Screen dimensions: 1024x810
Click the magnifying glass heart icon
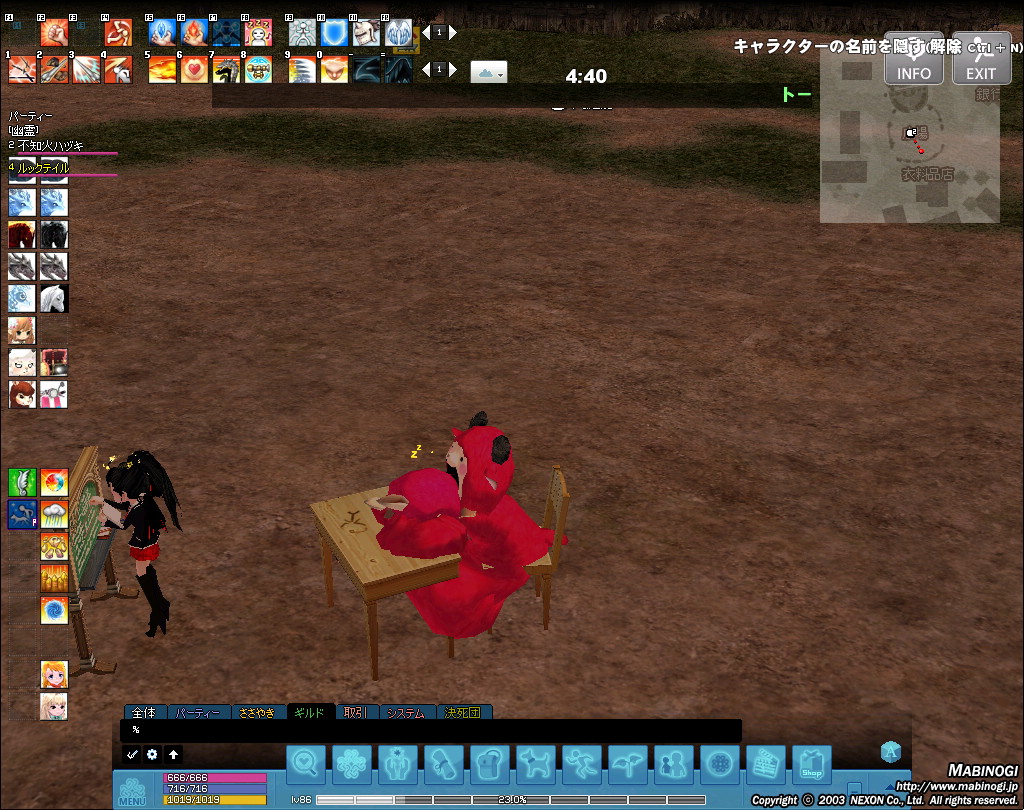[x=306, y=765]
